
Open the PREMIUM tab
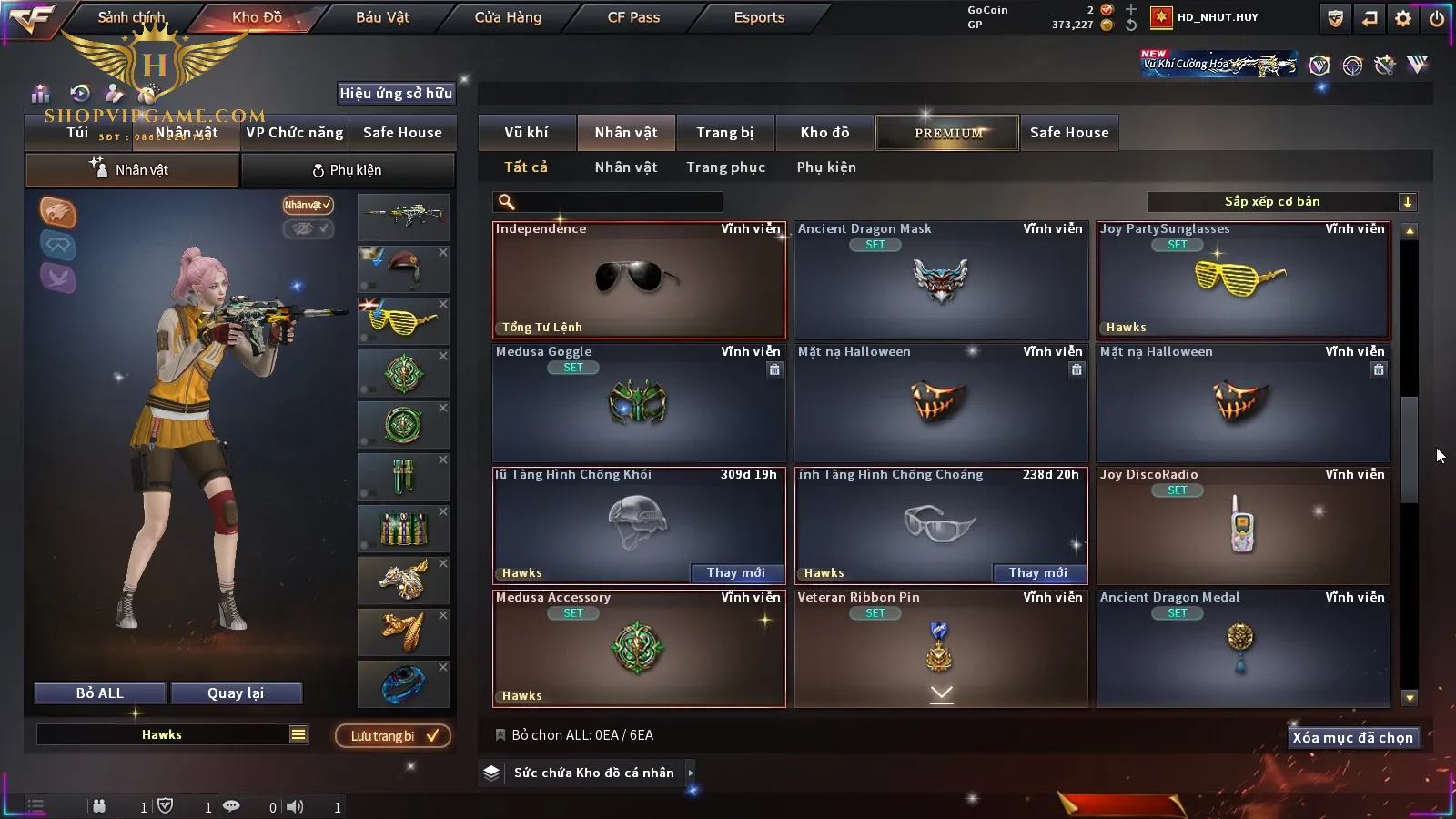tap(947, 133)
